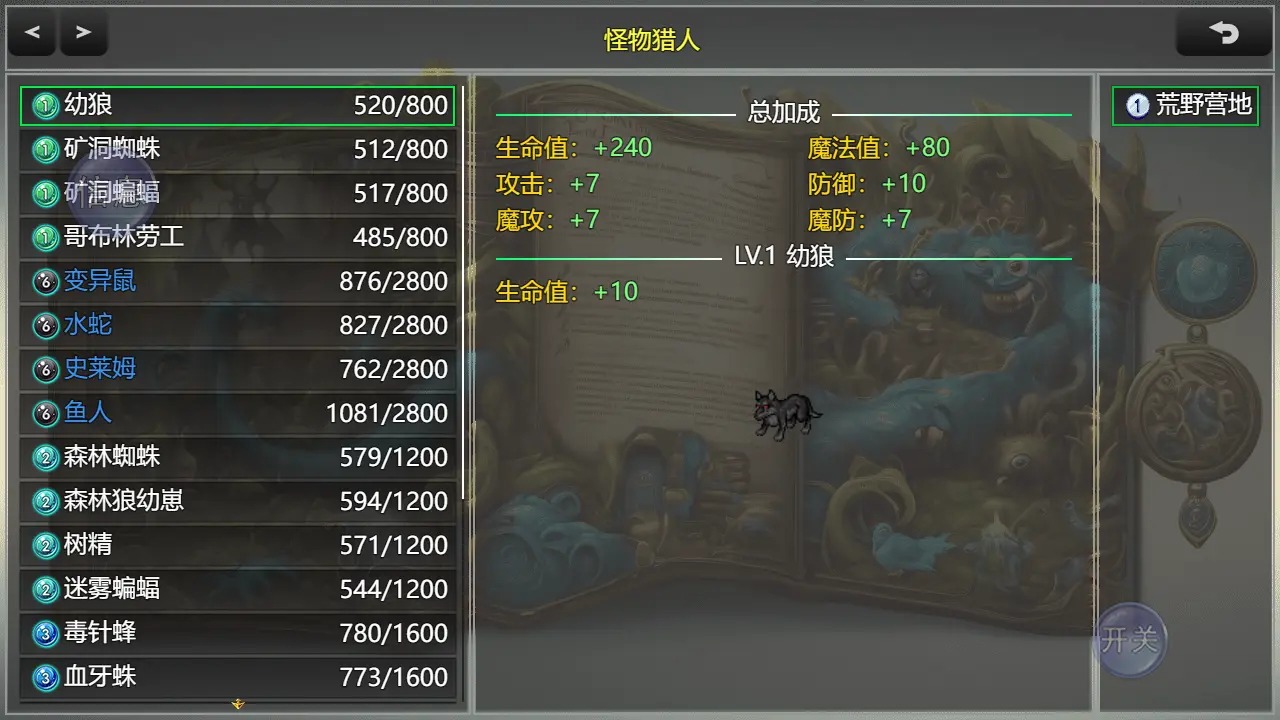The height and width of the screenshot is (720, 1280).
Task: Click the level-2 badge icon beside 树精
Action: pyautogui.click(x=44, y=545)
